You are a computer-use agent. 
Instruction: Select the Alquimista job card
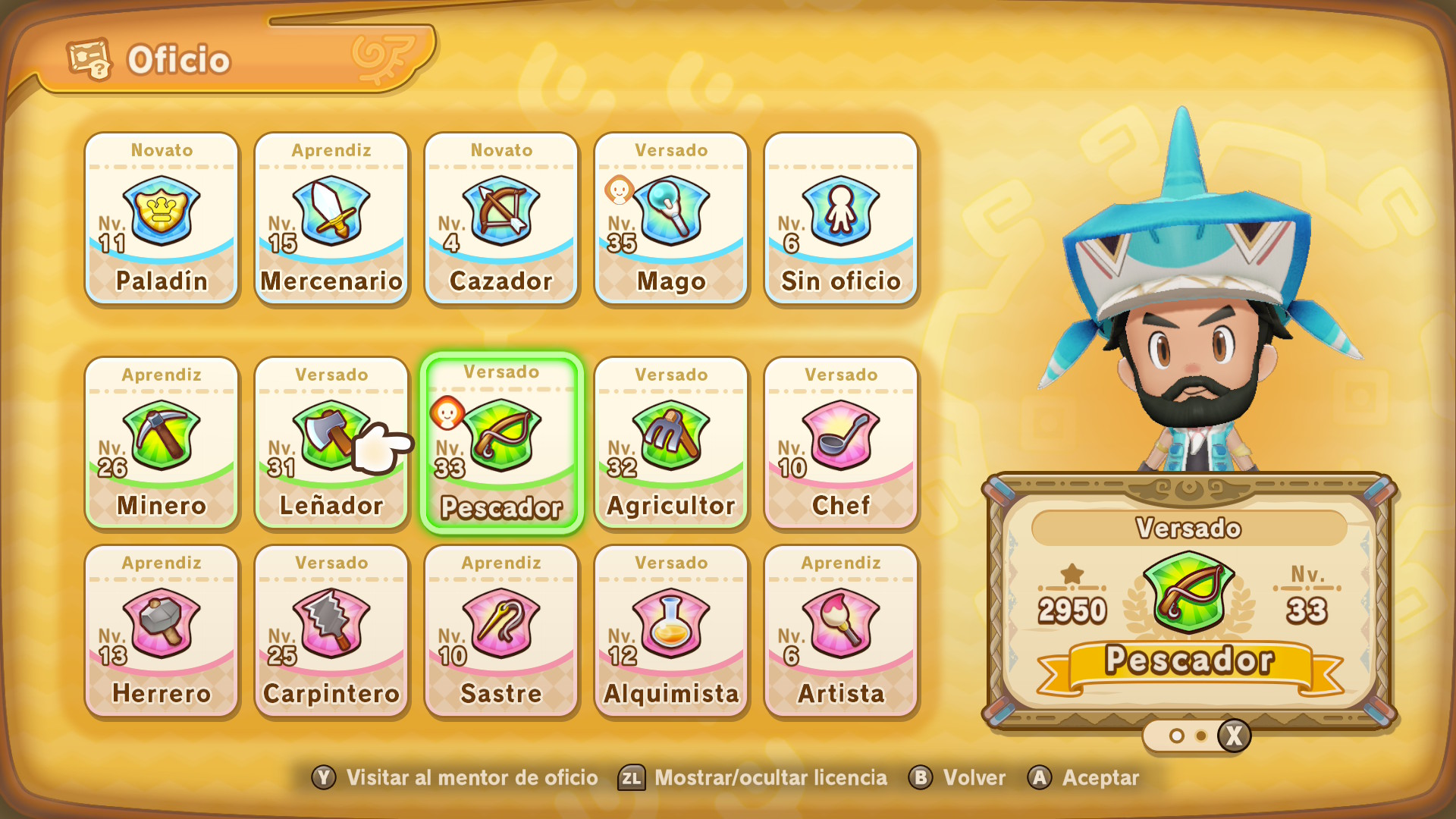click(671, 631)
